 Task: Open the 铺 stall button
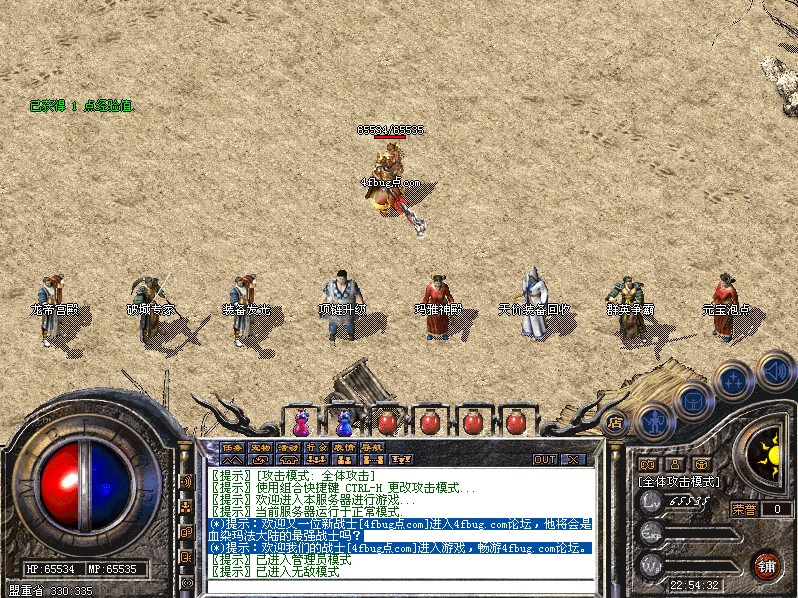pos(767,565)
